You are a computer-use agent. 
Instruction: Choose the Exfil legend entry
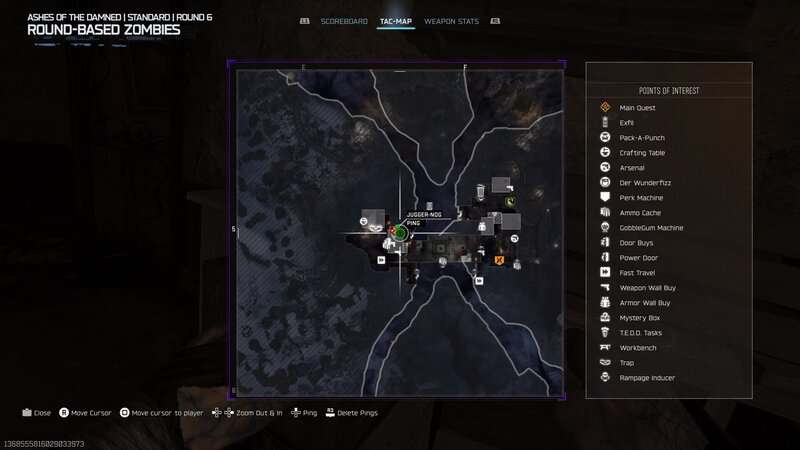(x=627, y=123)
